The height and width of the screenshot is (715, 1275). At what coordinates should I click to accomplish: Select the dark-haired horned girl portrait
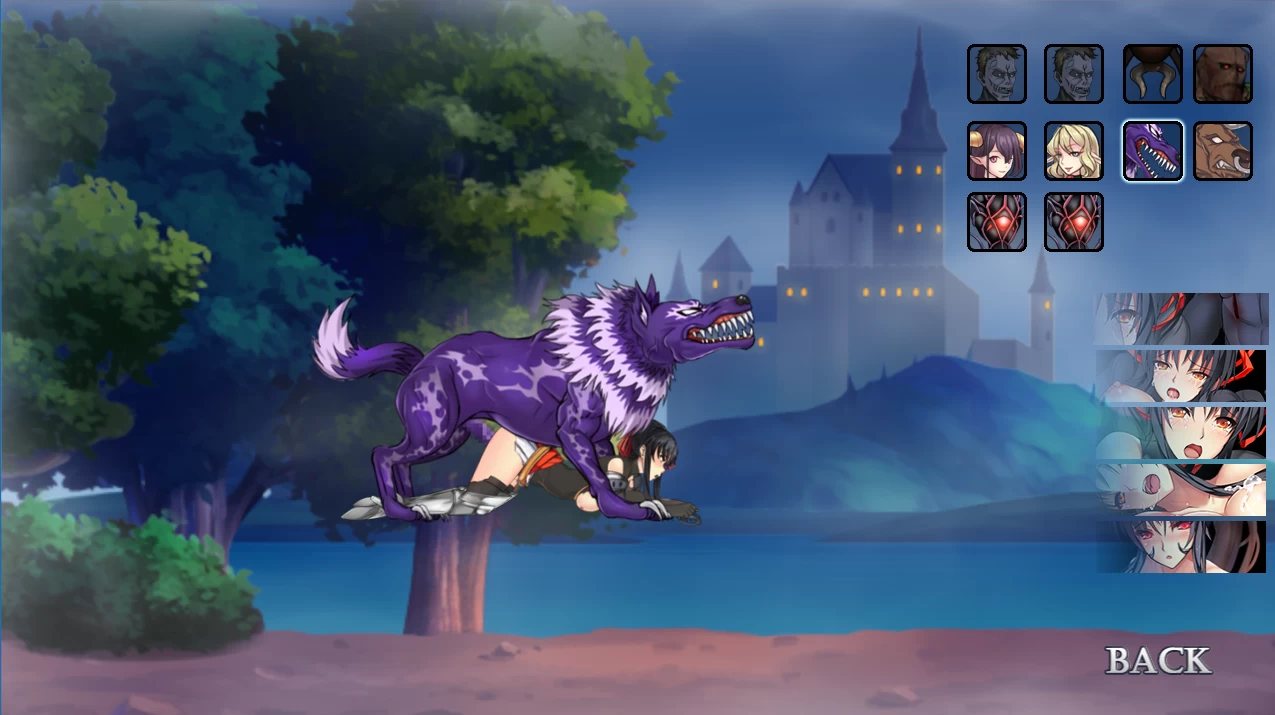[x=996, y=151]
